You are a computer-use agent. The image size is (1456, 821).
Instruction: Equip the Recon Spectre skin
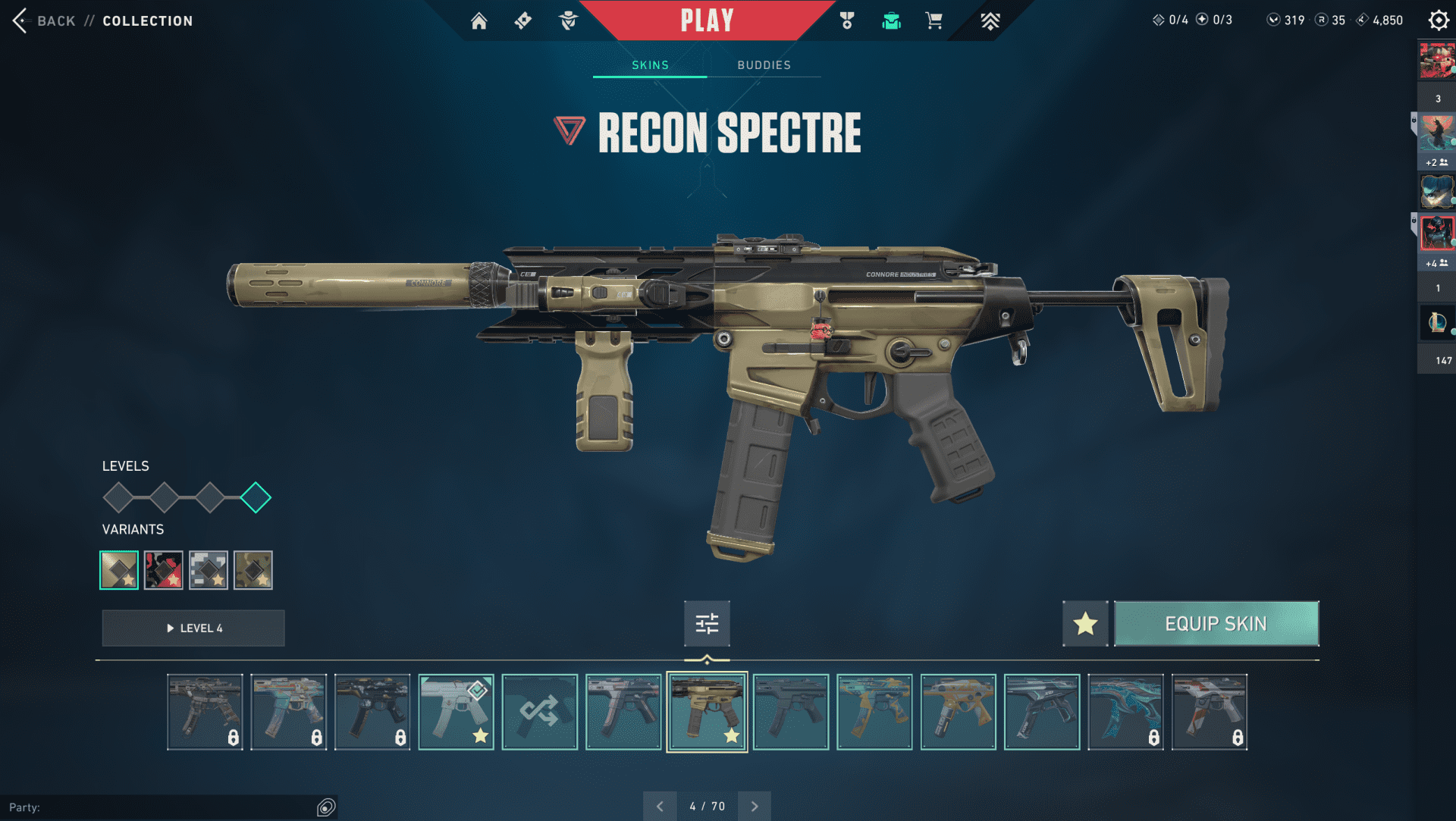(1216, 624)
